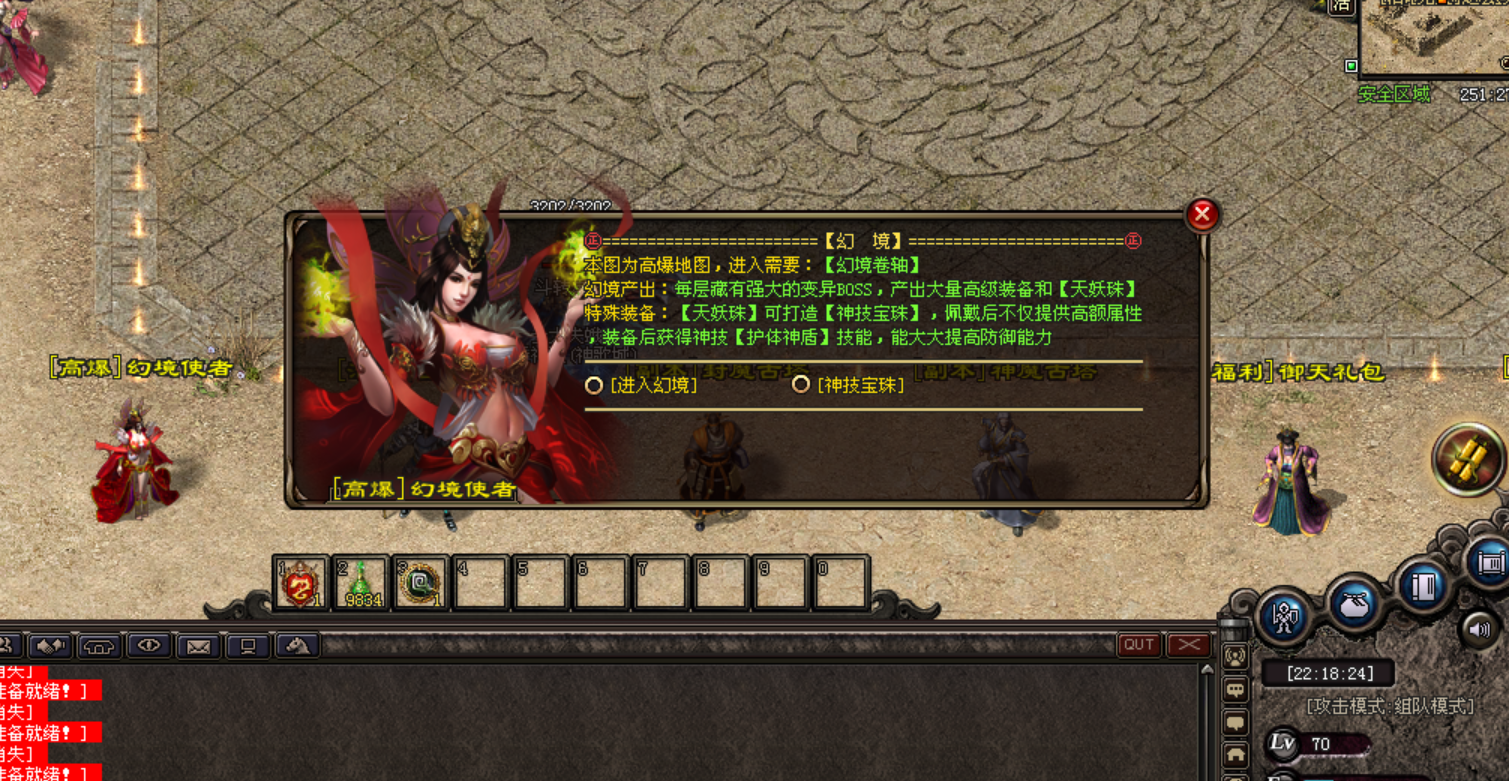The height and width of the screenshot is (781, 1509).
Task: Switch the attack mode label 组队模式
Action: [x=1390, y=706]
